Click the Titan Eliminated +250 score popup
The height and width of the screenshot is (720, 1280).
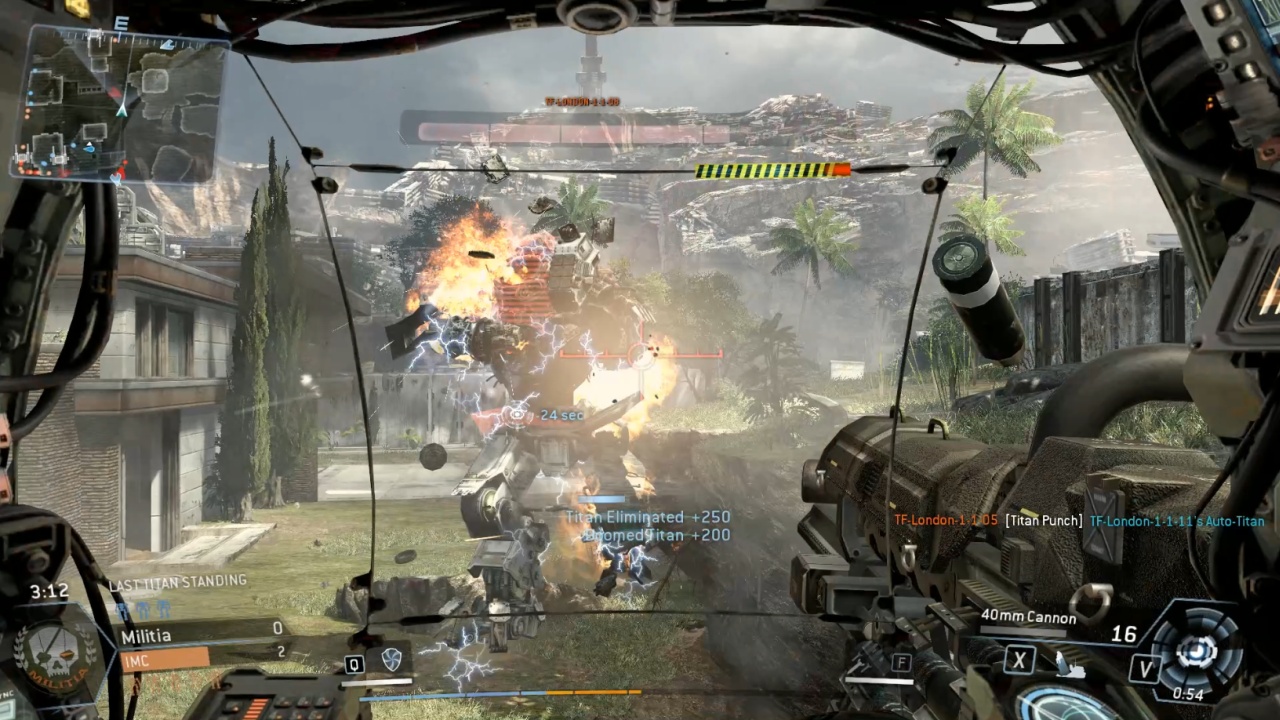(x=647, y=517)
